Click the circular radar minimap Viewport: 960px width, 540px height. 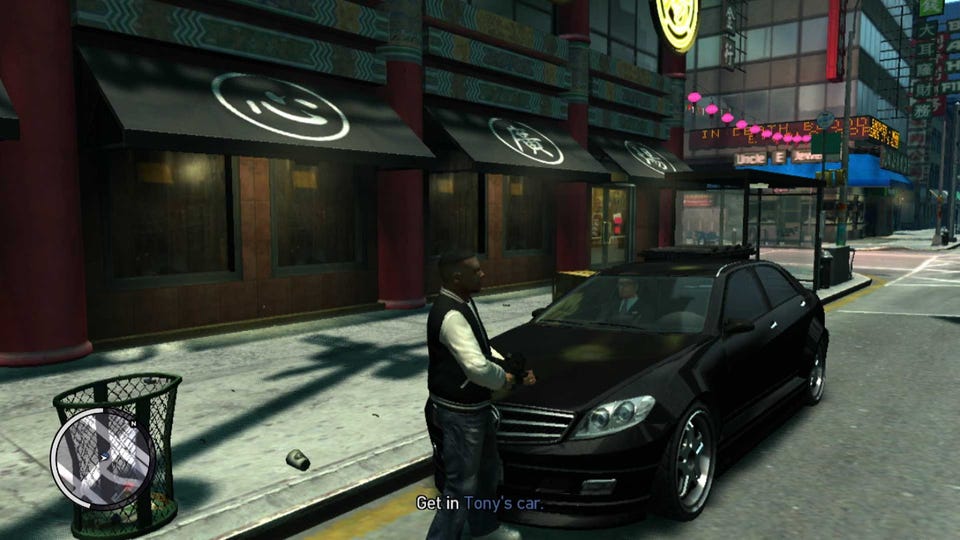(102, 458)
